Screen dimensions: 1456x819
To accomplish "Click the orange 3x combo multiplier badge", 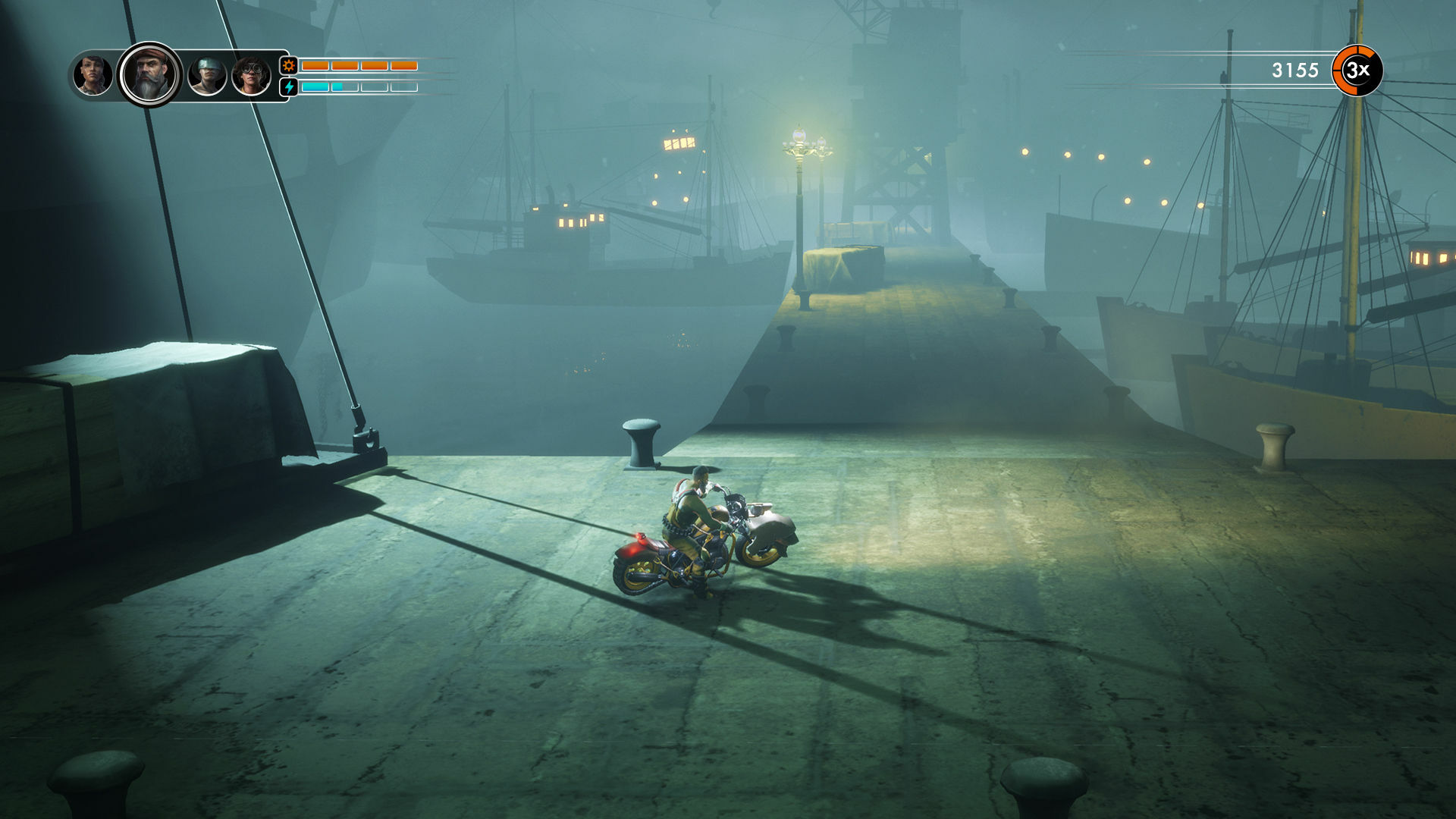I will pos(1356,71).
